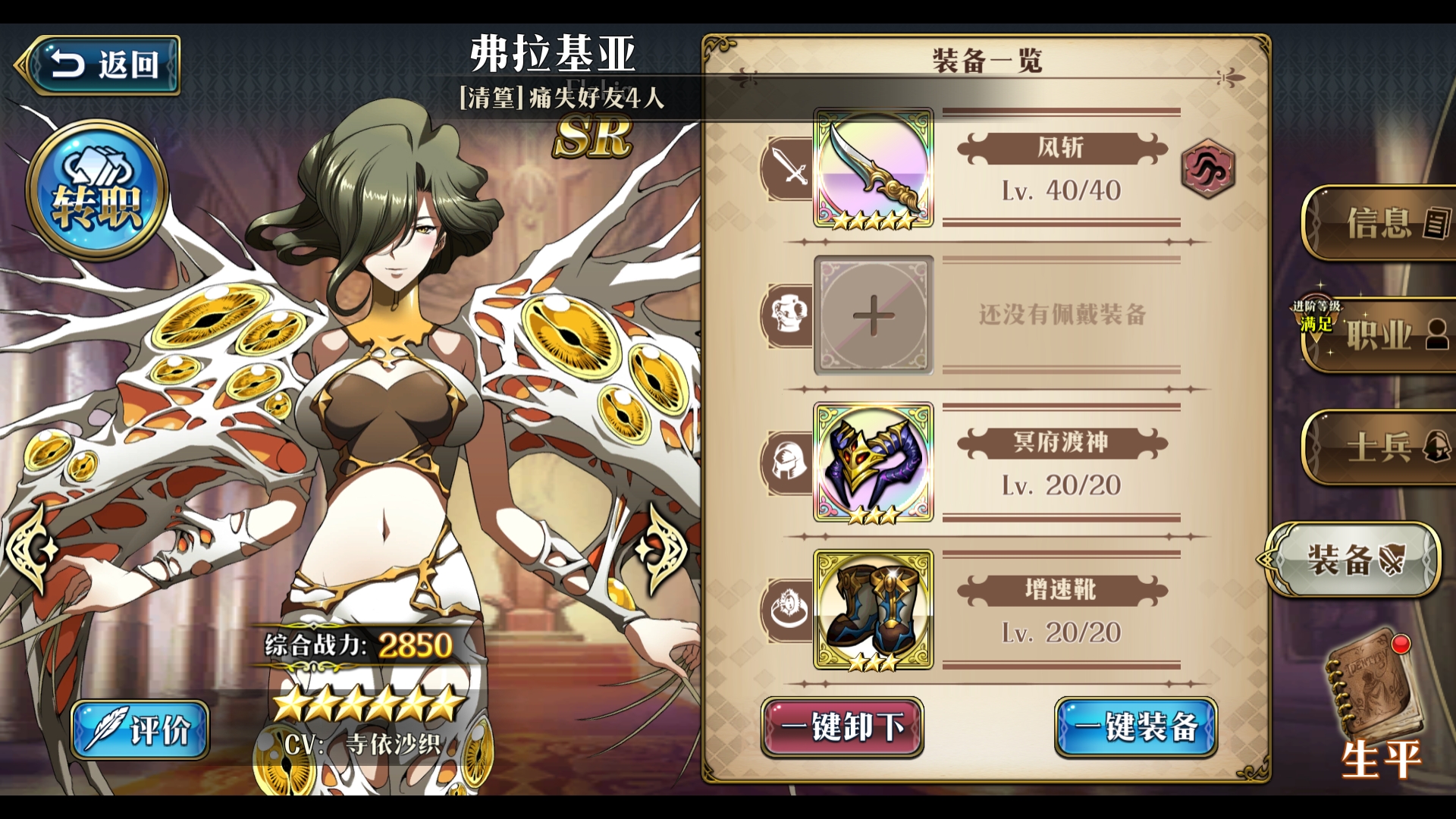This screenshot has width=1456, height=819.
Task: Go back with the 返回 button
Action: pyautogui.click(x=100, y=65)
